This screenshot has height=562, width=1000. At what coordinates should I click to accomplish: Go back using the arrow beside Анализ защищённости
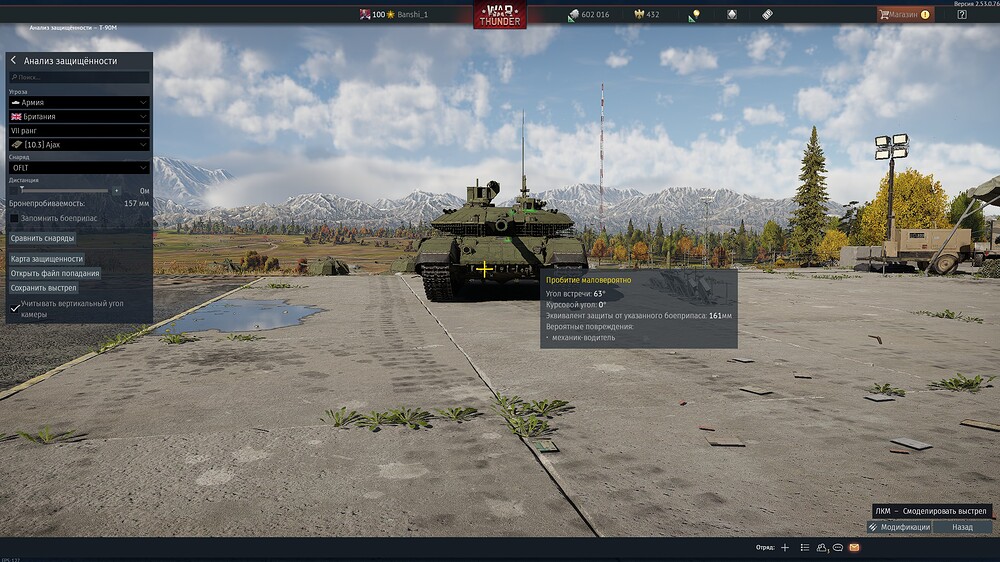click(x=13, y=61)
